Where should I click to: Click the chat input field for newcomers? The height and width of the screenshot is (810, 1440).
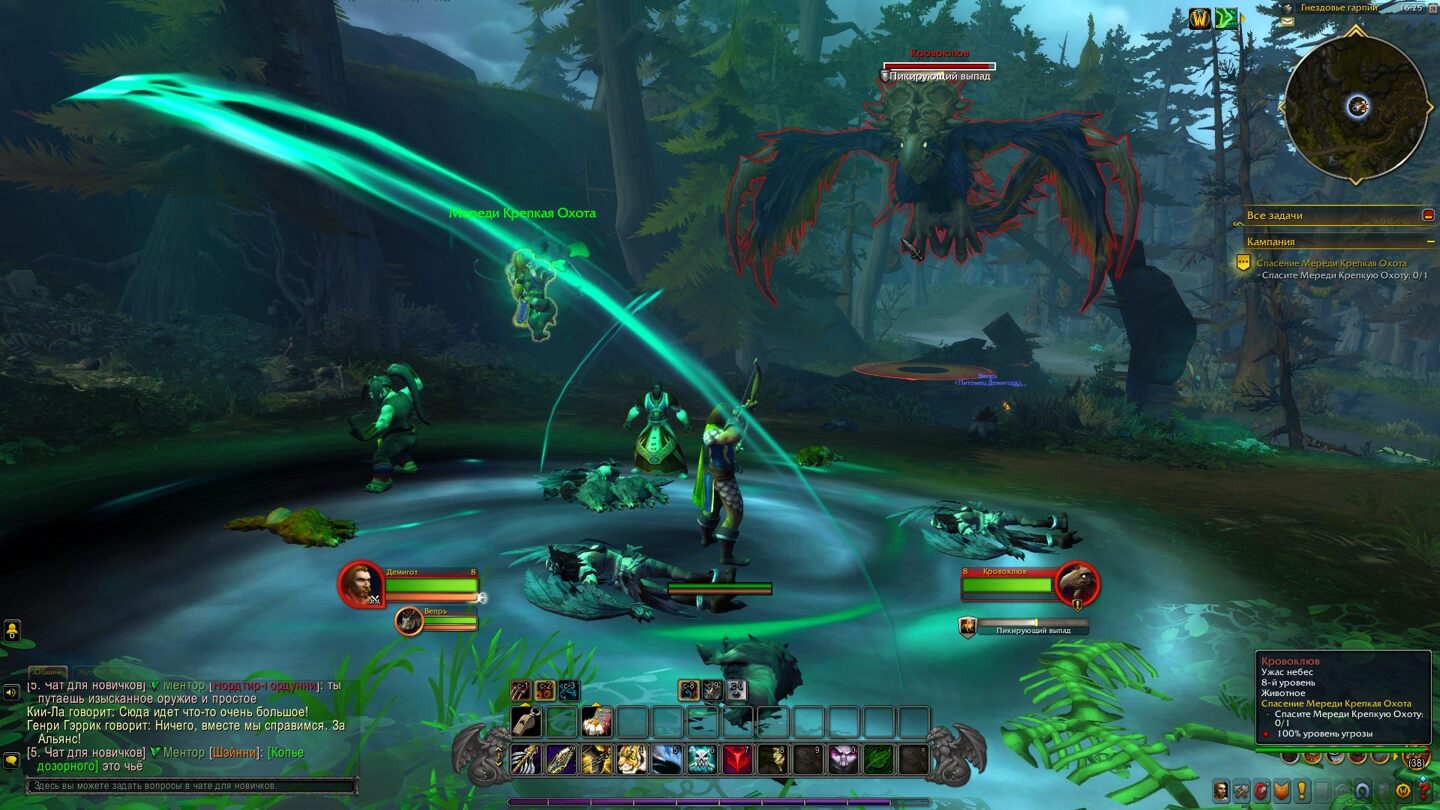[x=192, y=786]
